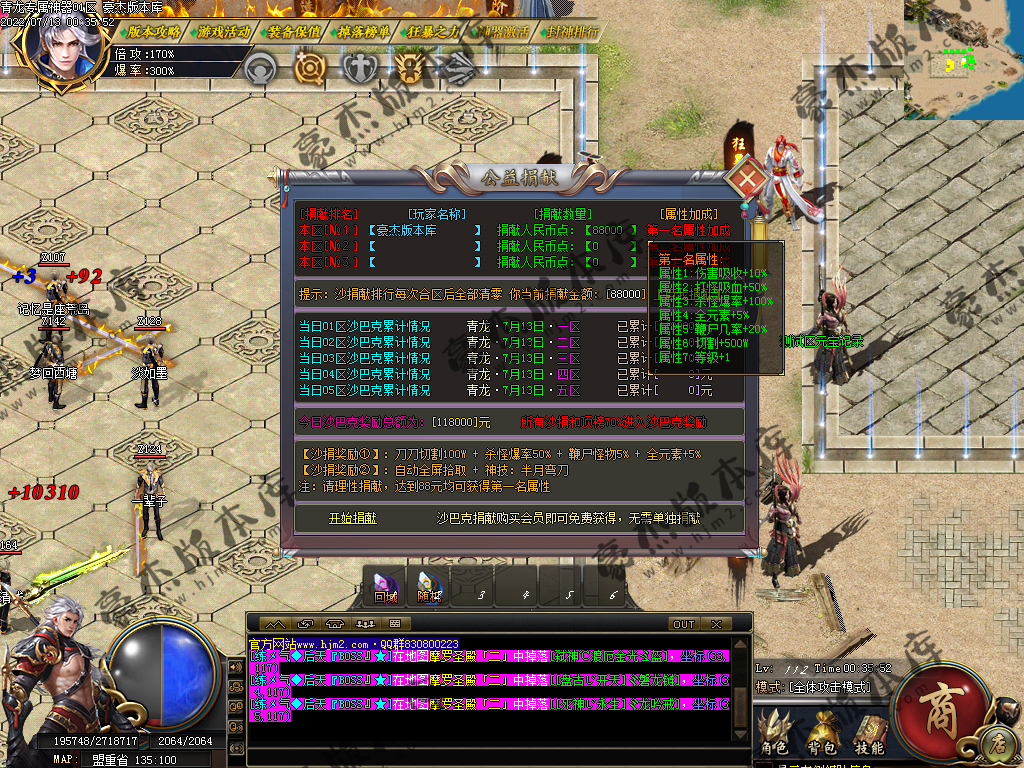
Task: Click the shield with cross round icon
Action: point(358,68)
